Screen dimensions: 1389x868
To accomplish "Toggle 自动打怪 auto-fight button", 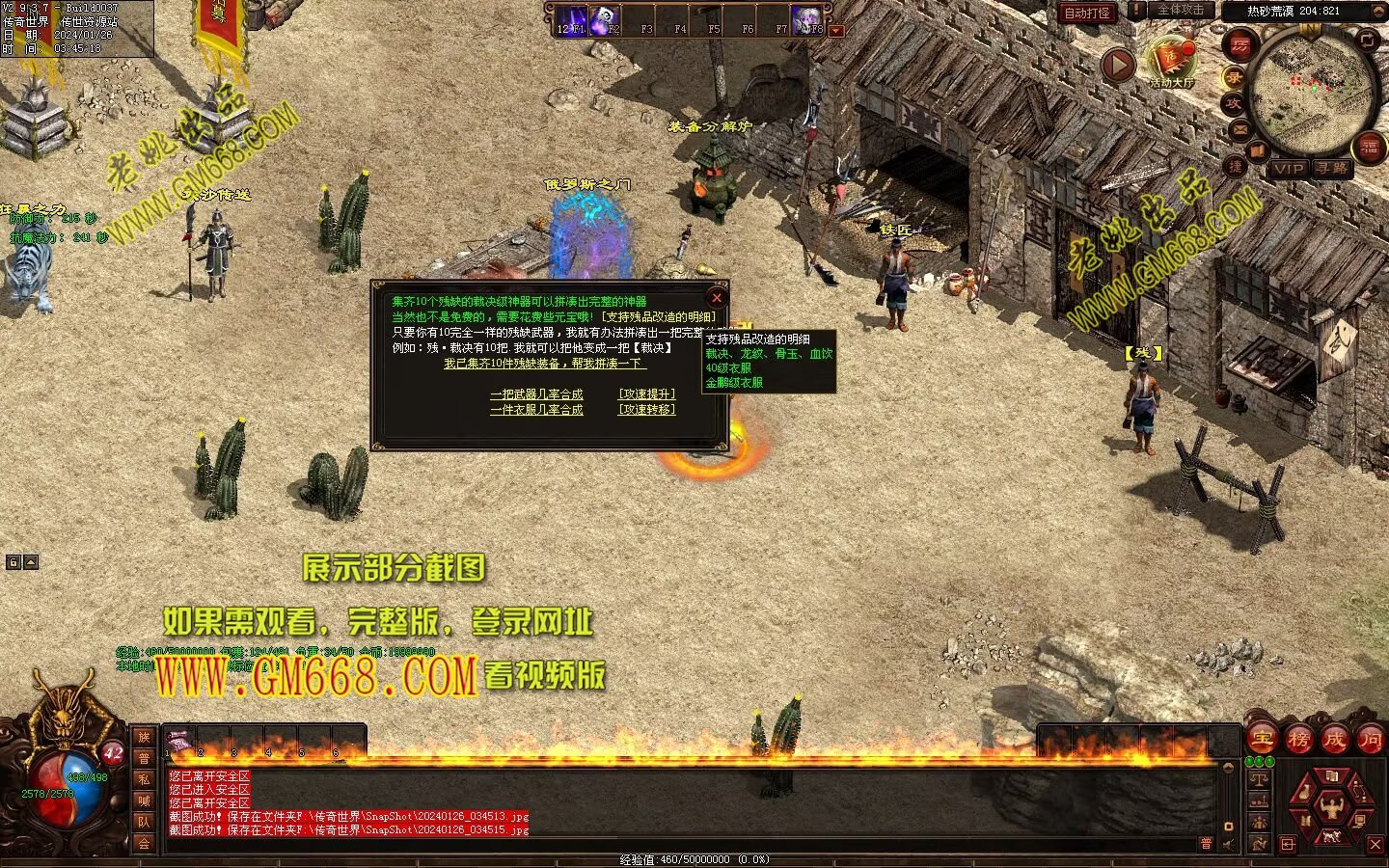I will (x=1087, y=13).
